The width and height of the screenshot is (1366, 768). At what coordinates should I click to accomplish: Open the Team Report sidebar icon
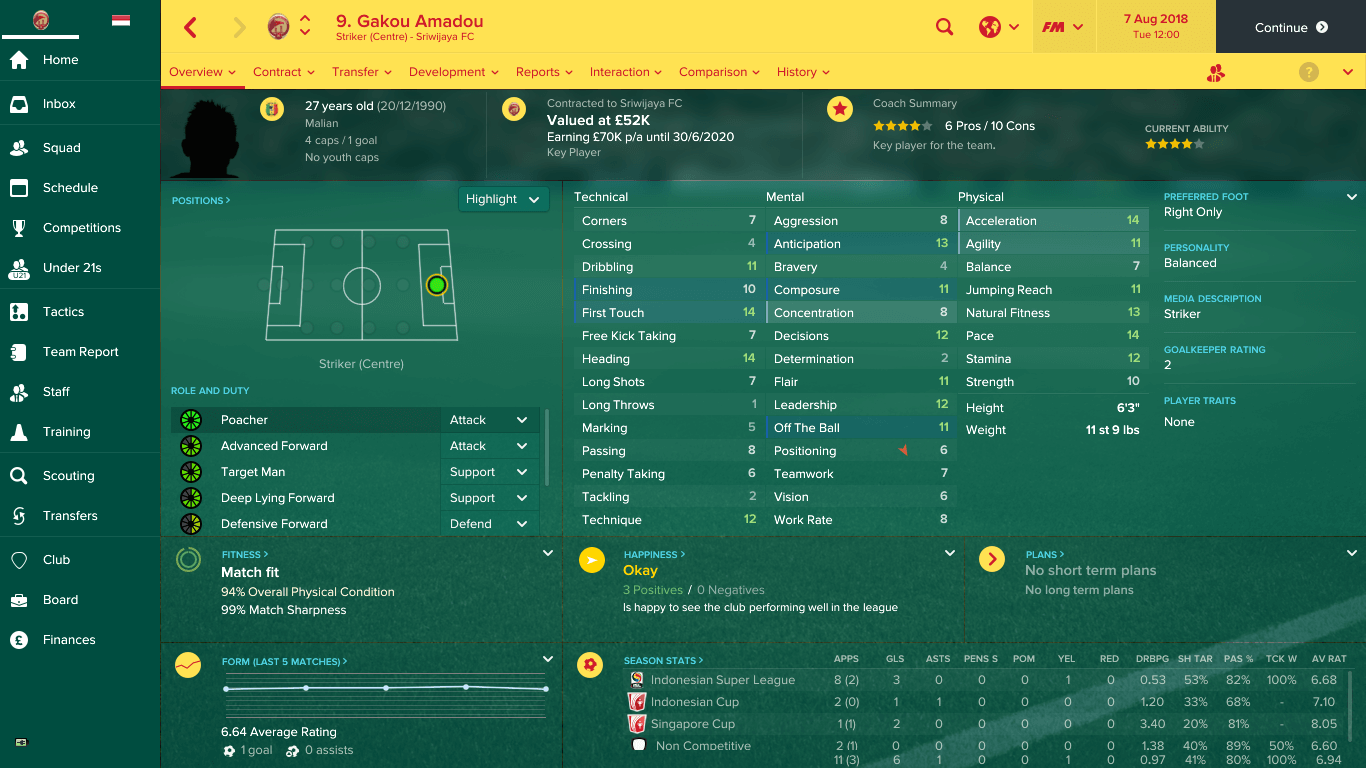tap(40, 351)
